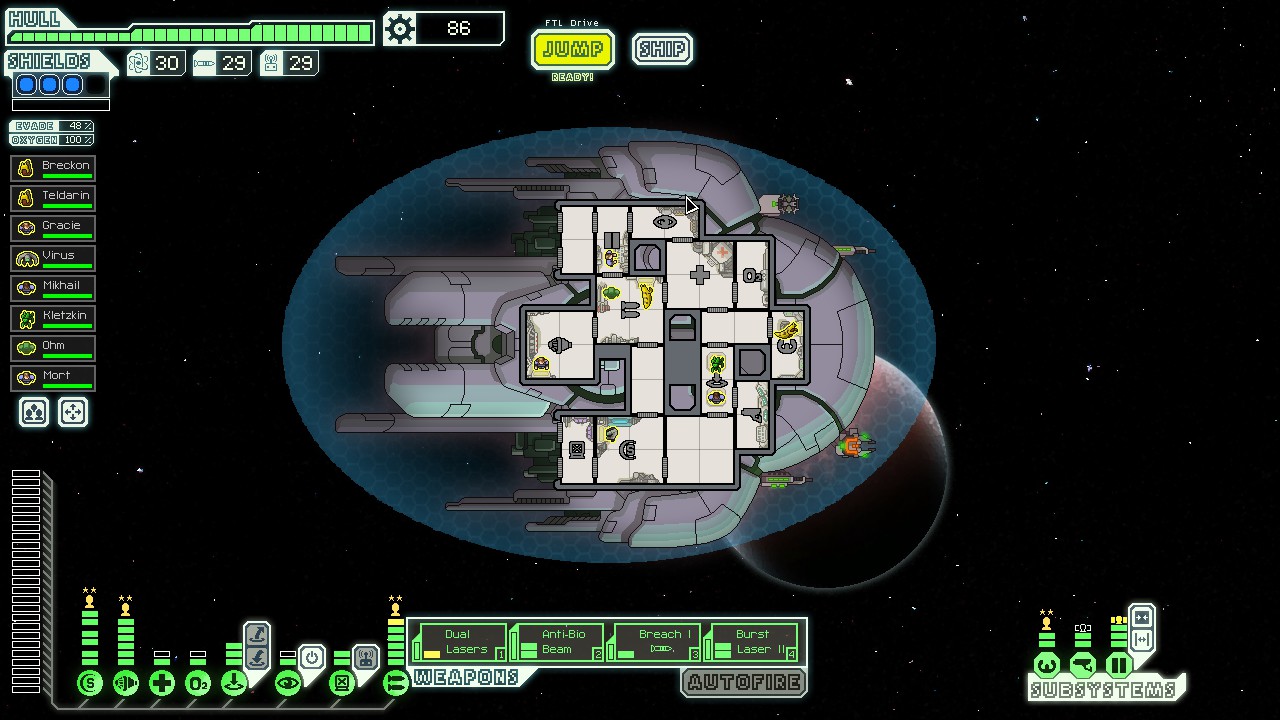This screenshot has width=1280, height=720.
Task: Click the green hull integrity bar
Action: coord(190,31)
